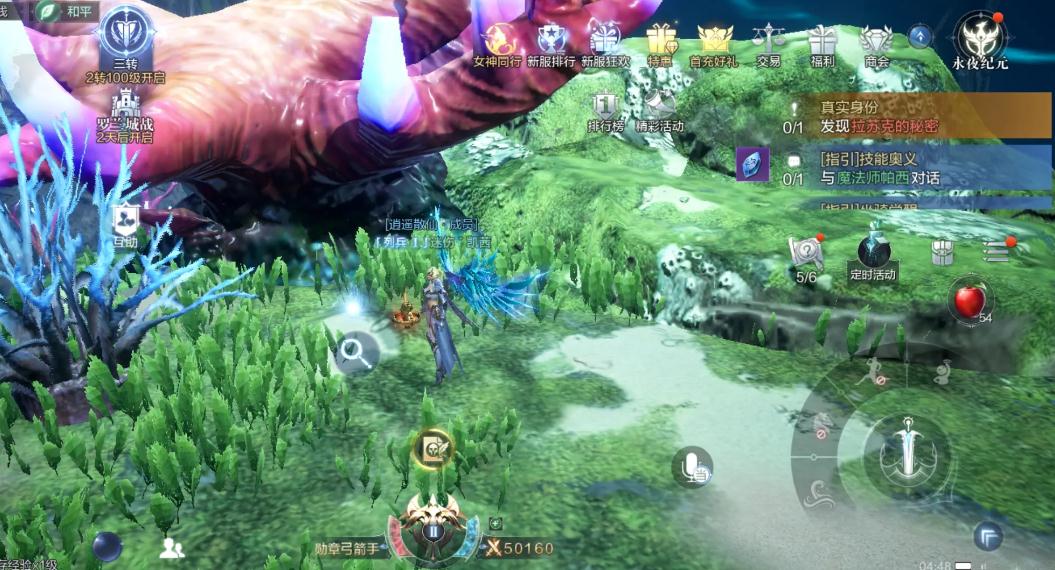Tap the magnifying glass search button
The image size is (1055, 570).
click(x=353, y=351)
